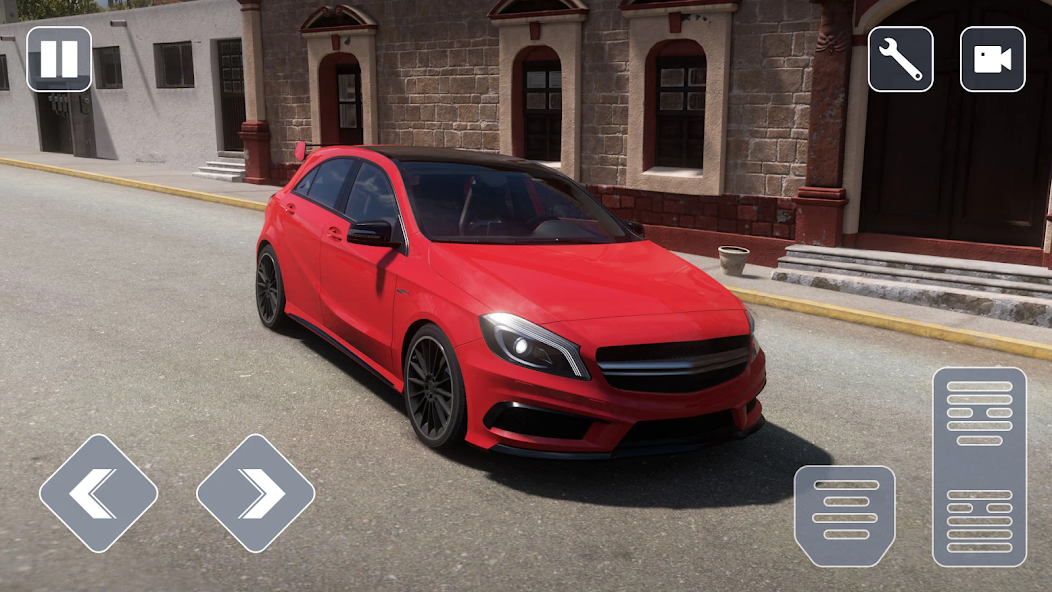Screen dimensions: 1052x592
Task: Steer left with the left arrow
Action: click(x=98, y=493)
